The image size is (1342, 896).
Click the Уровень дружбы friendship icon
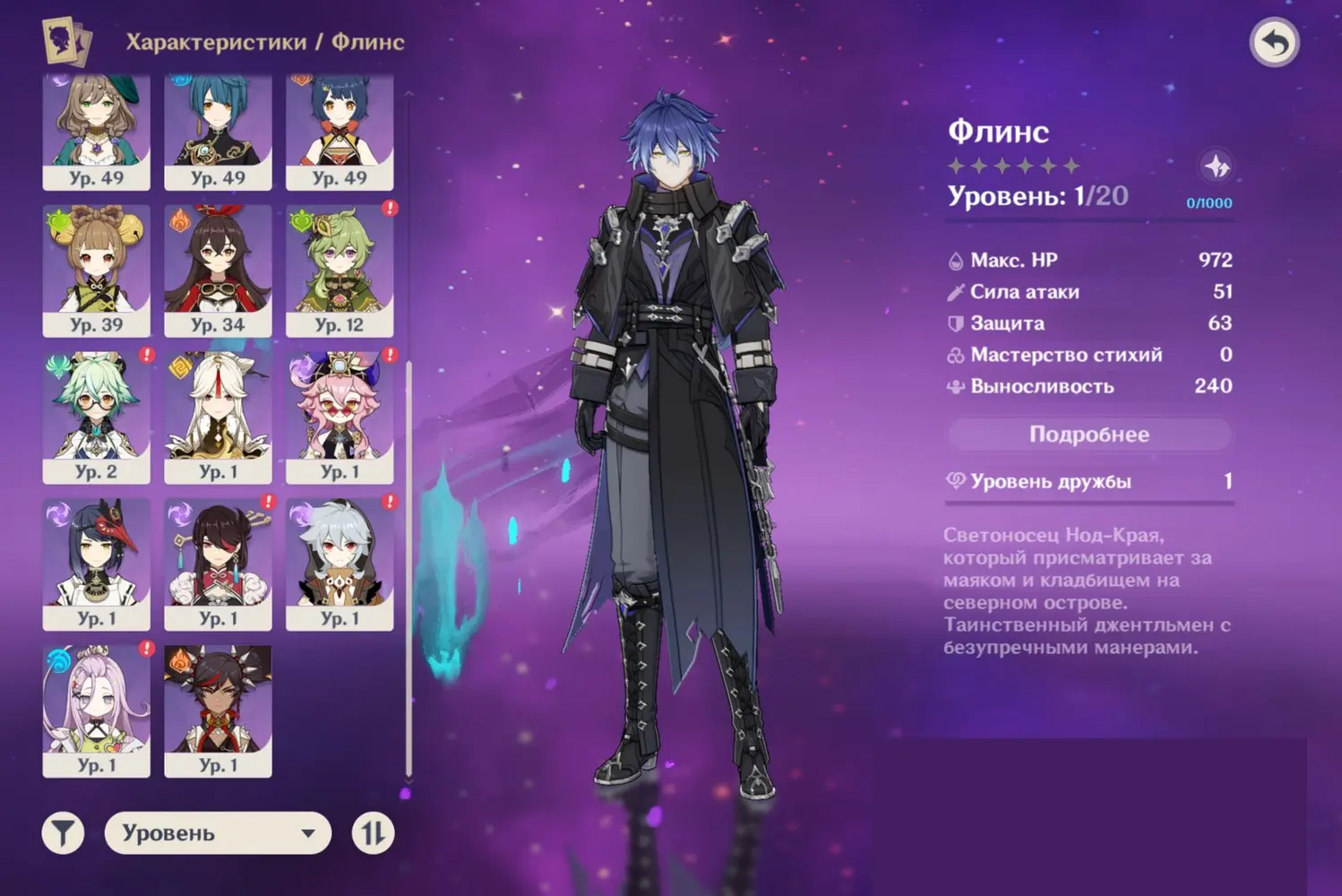(955, 480)
